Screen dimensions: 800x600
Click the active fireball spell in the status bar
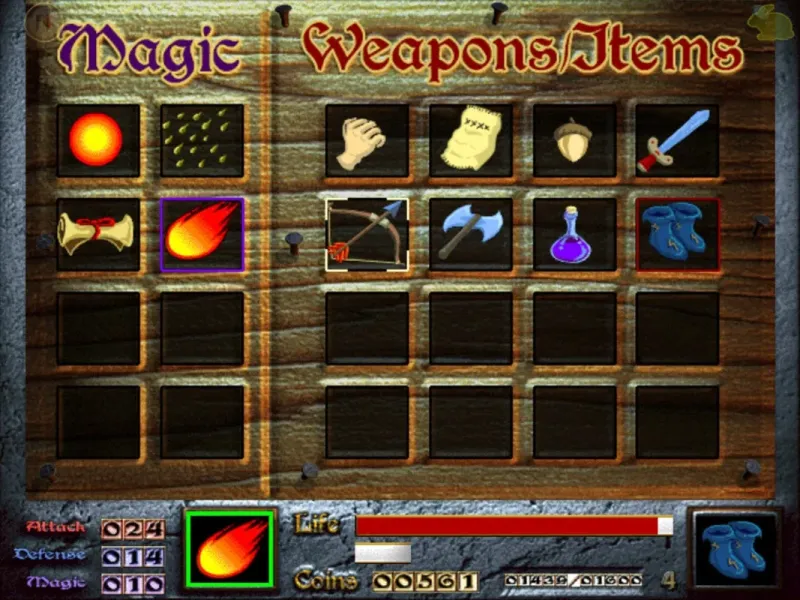[x=230, y=549]
